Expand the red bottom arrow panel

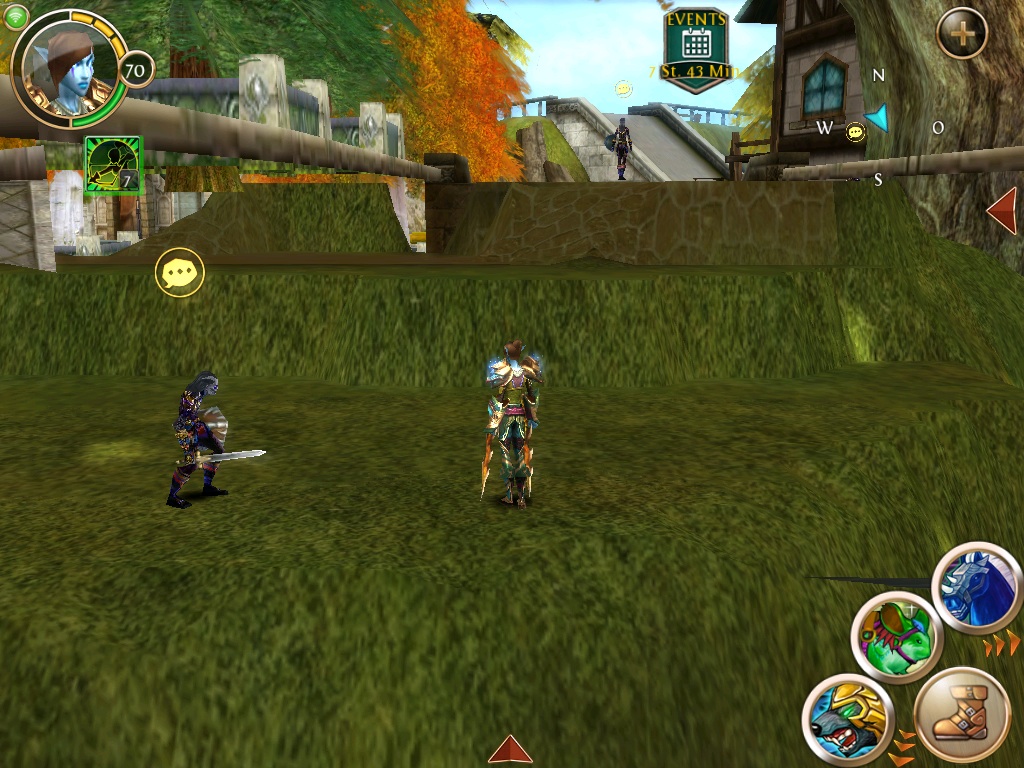coord(510,749)
